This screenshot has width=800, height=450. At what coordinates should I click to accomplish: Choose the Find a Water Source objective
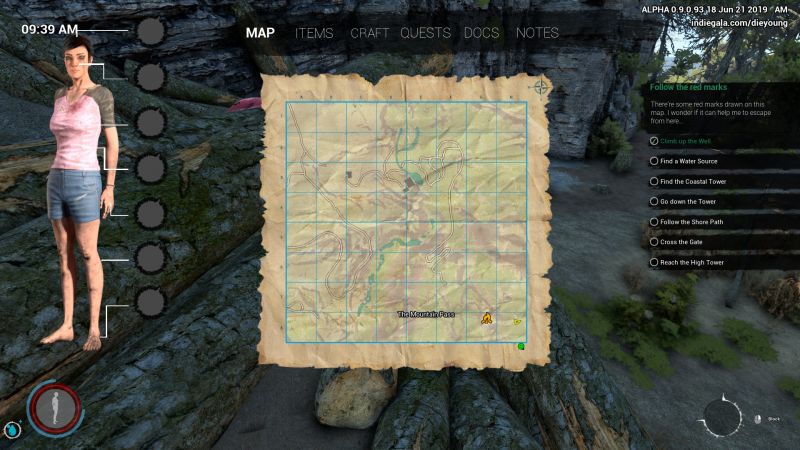(x=692, y=161)
